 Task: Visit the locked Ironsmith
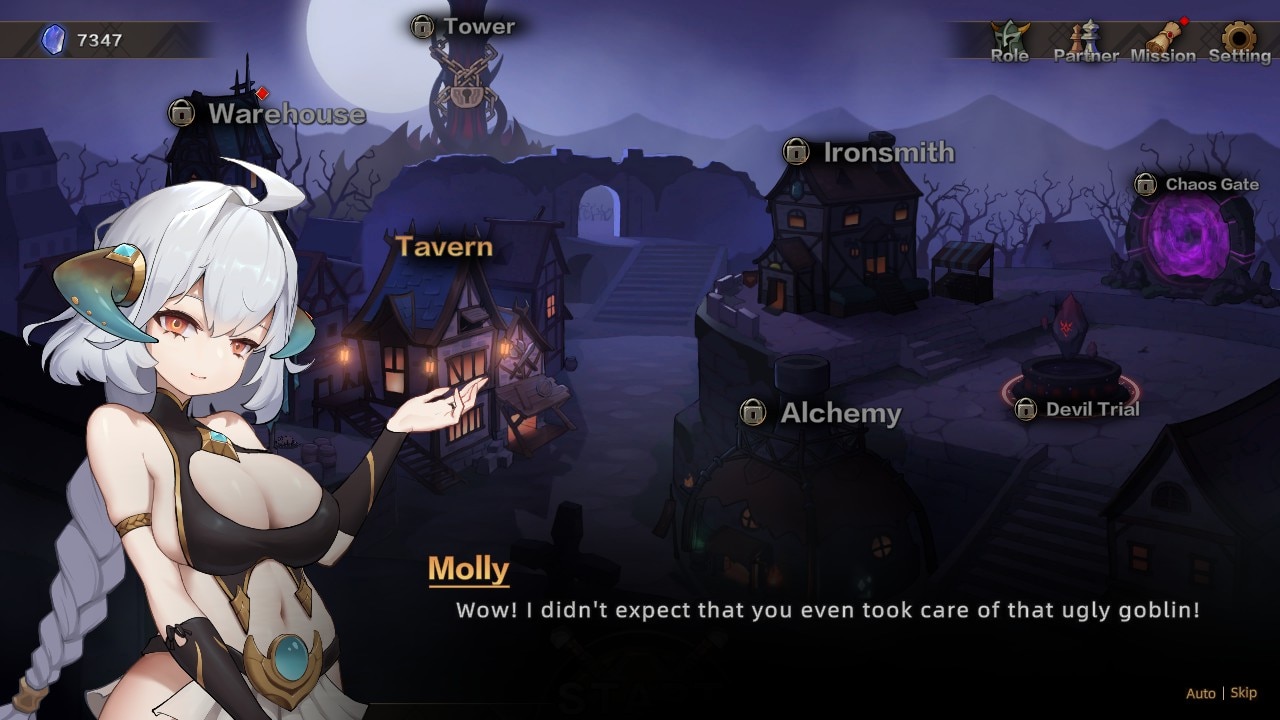[x=869, y=152]
